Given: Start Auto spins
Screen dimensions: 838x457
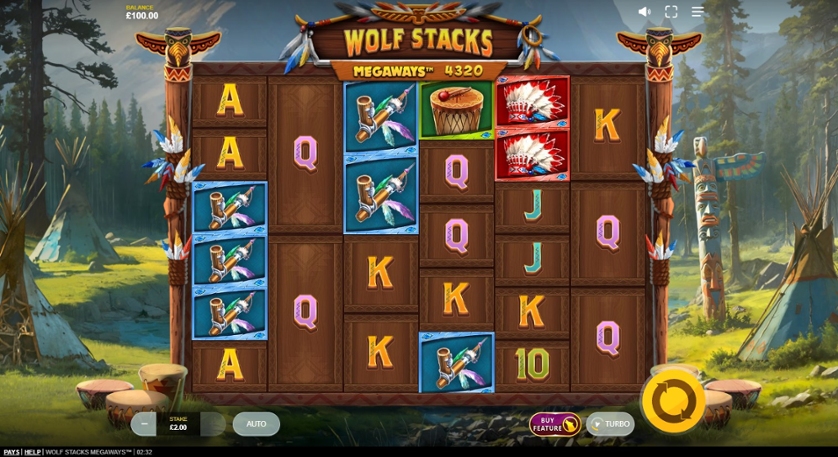Looking at the screenshot, I should (x=256, y=424).
